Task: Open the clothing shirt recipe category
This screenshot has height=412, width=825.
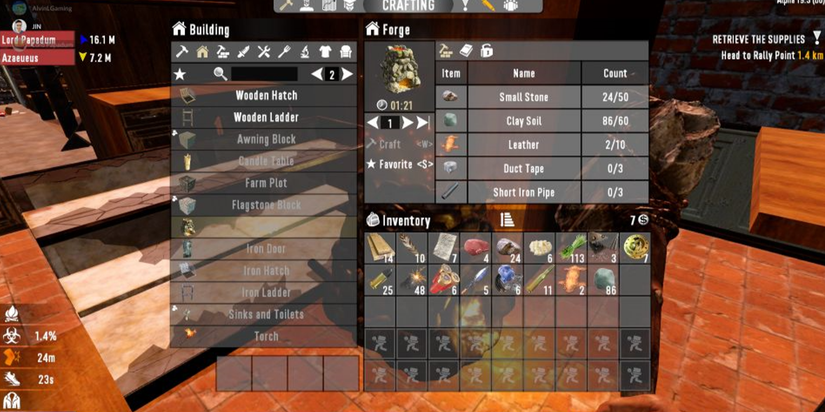Action: [326, 52]
